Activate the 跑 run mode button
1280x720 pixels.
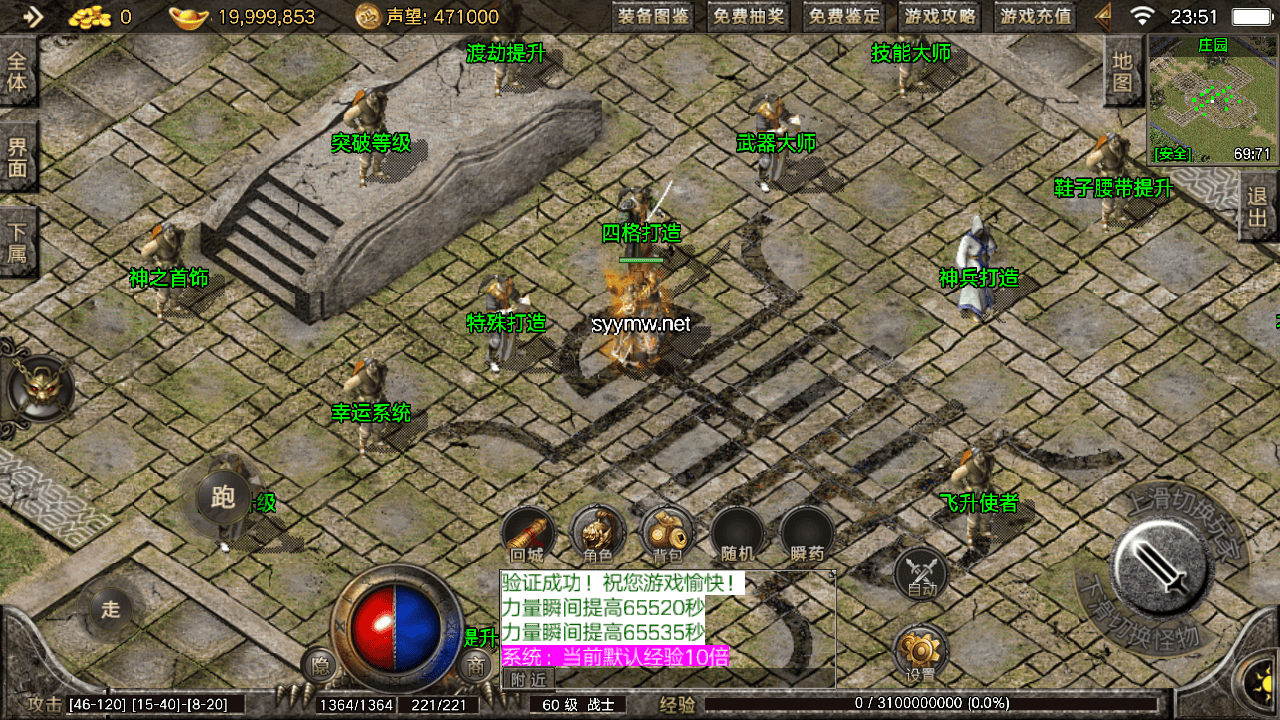coord(224,497)
